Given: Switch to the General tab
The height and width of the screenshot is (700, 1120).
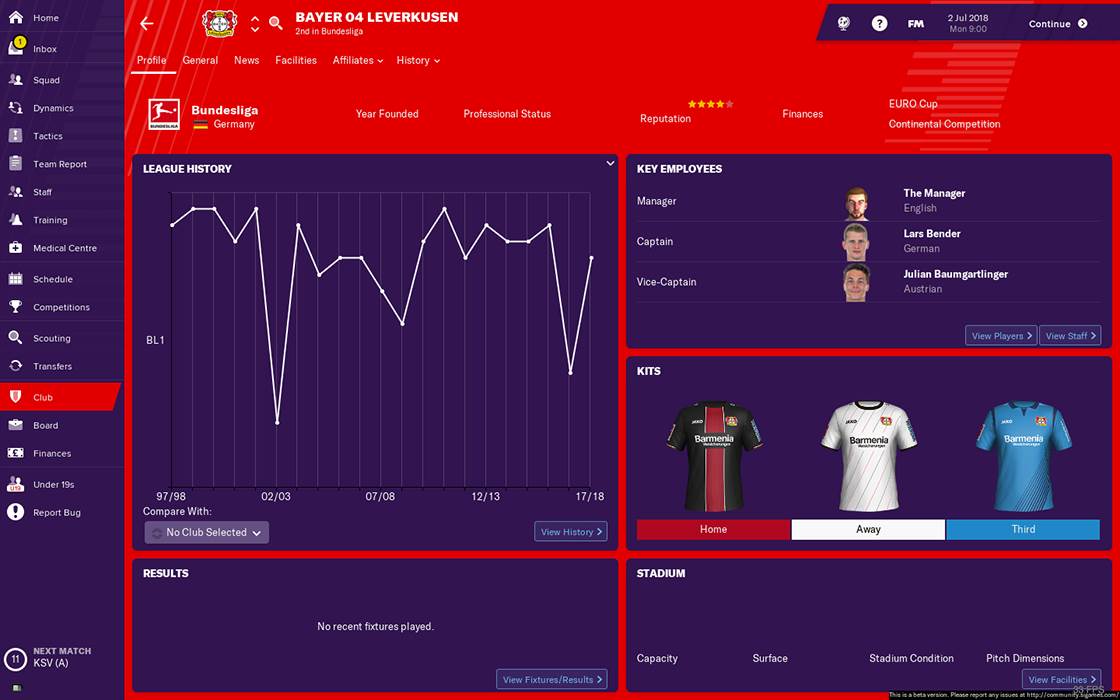Looking at the screenshot, I should point(200,60).
